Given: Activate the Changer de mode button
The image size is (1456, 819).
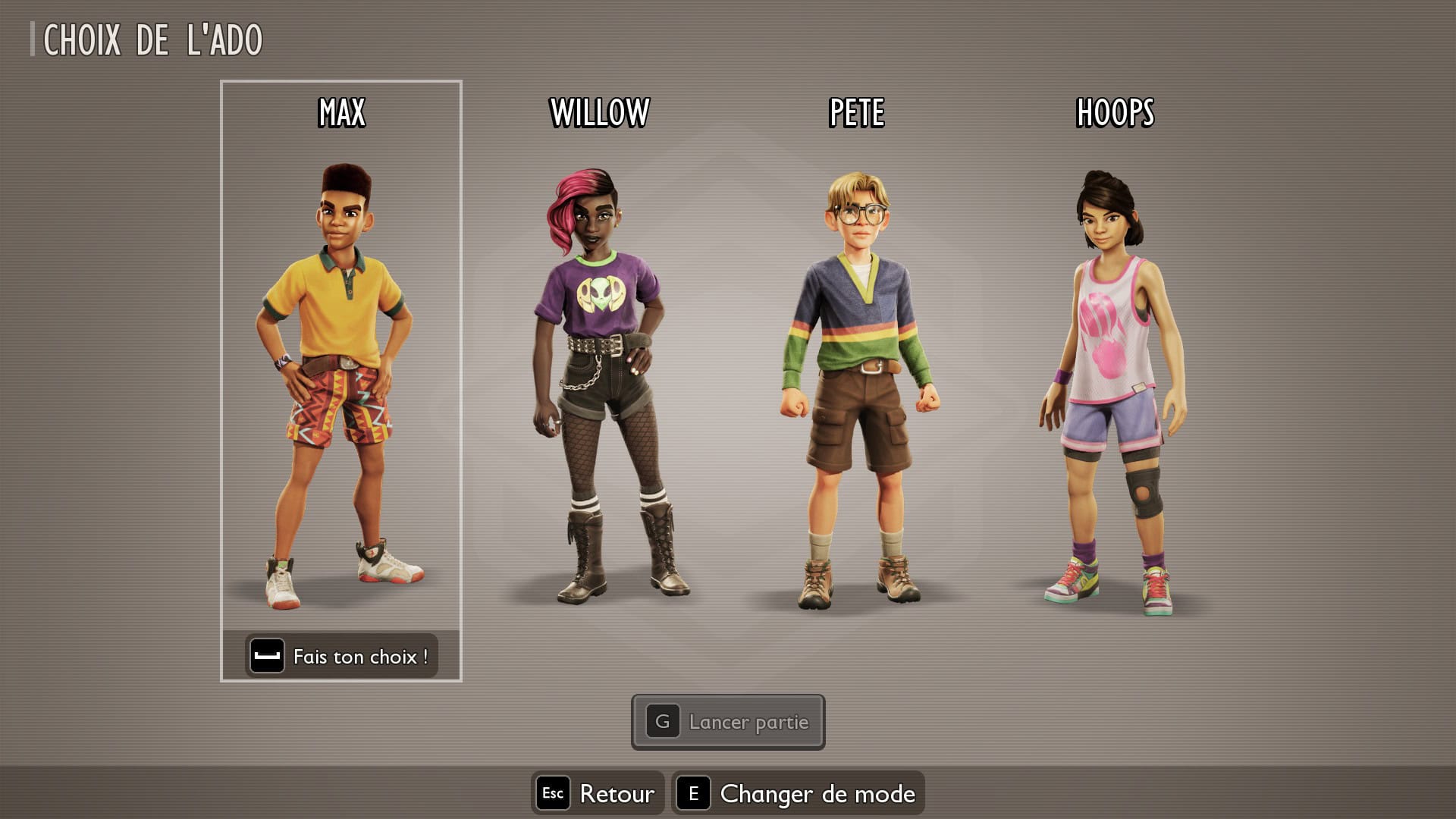Looking at the screenshot, I should 798,793.
